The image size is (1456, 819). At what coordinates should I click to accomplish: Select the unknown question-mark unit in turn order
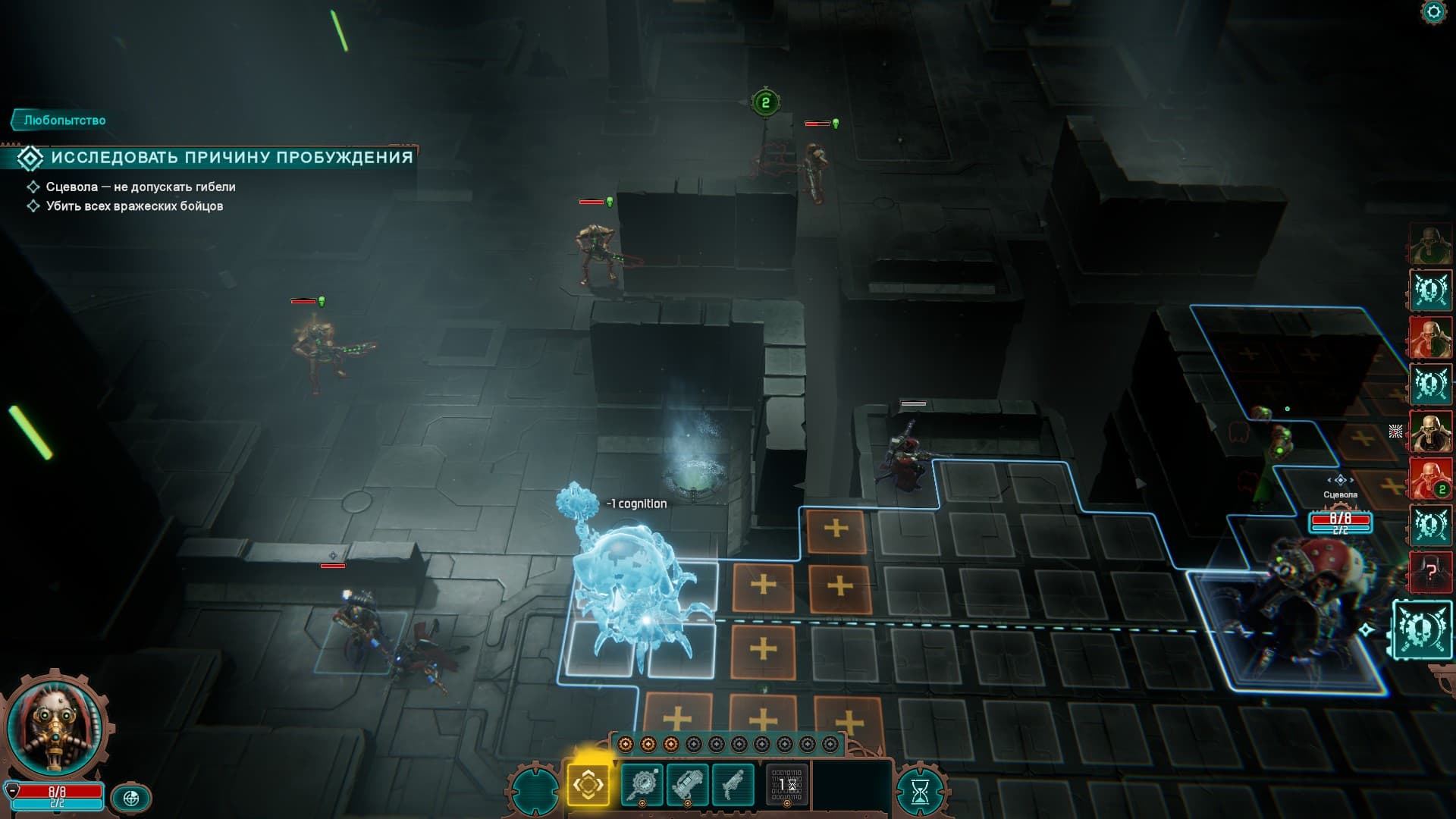[1430, 571]
